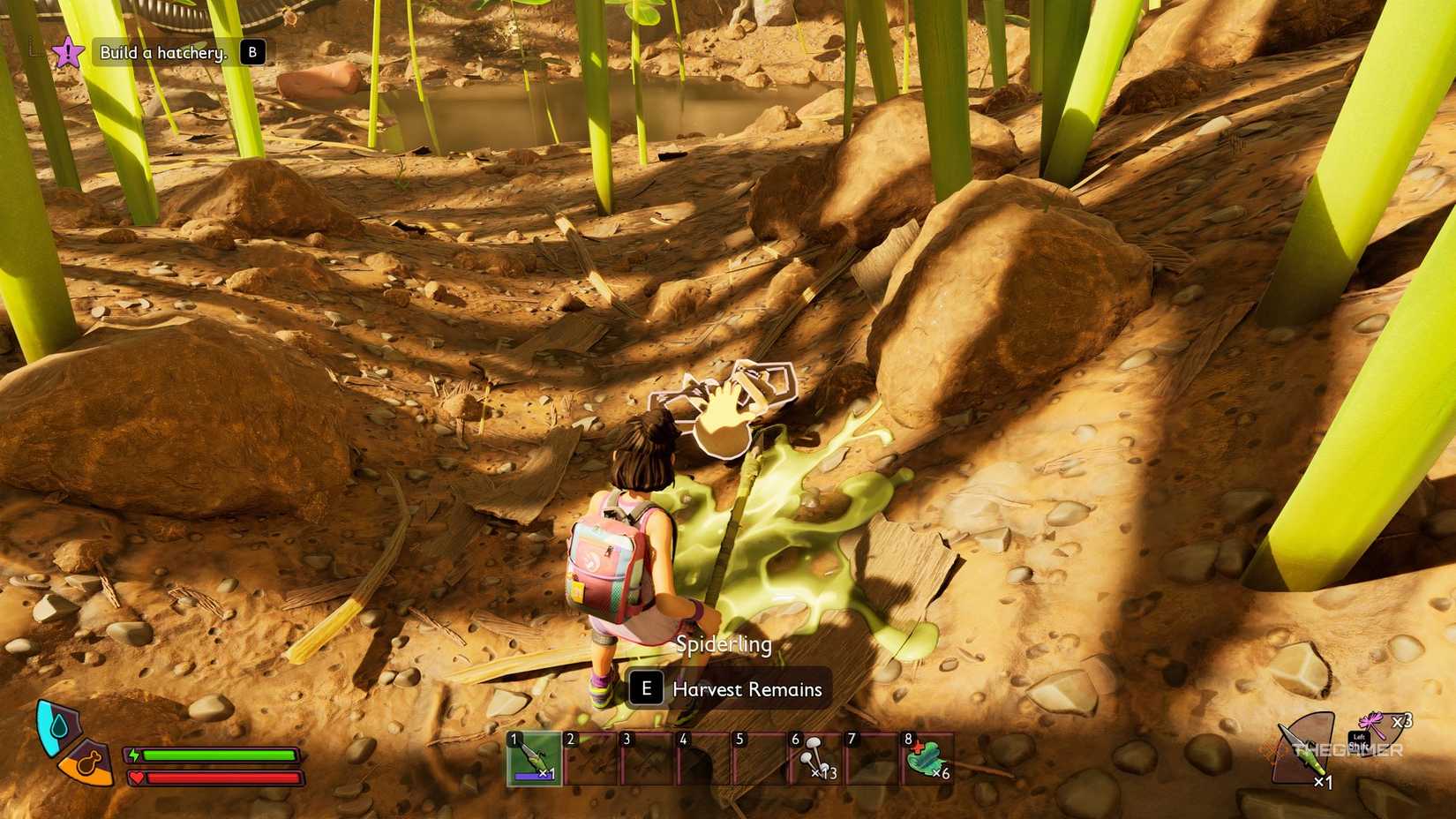Click the heart icon beside the health bar
Screen dimensions: 1456x819
[x=137, y=778]
